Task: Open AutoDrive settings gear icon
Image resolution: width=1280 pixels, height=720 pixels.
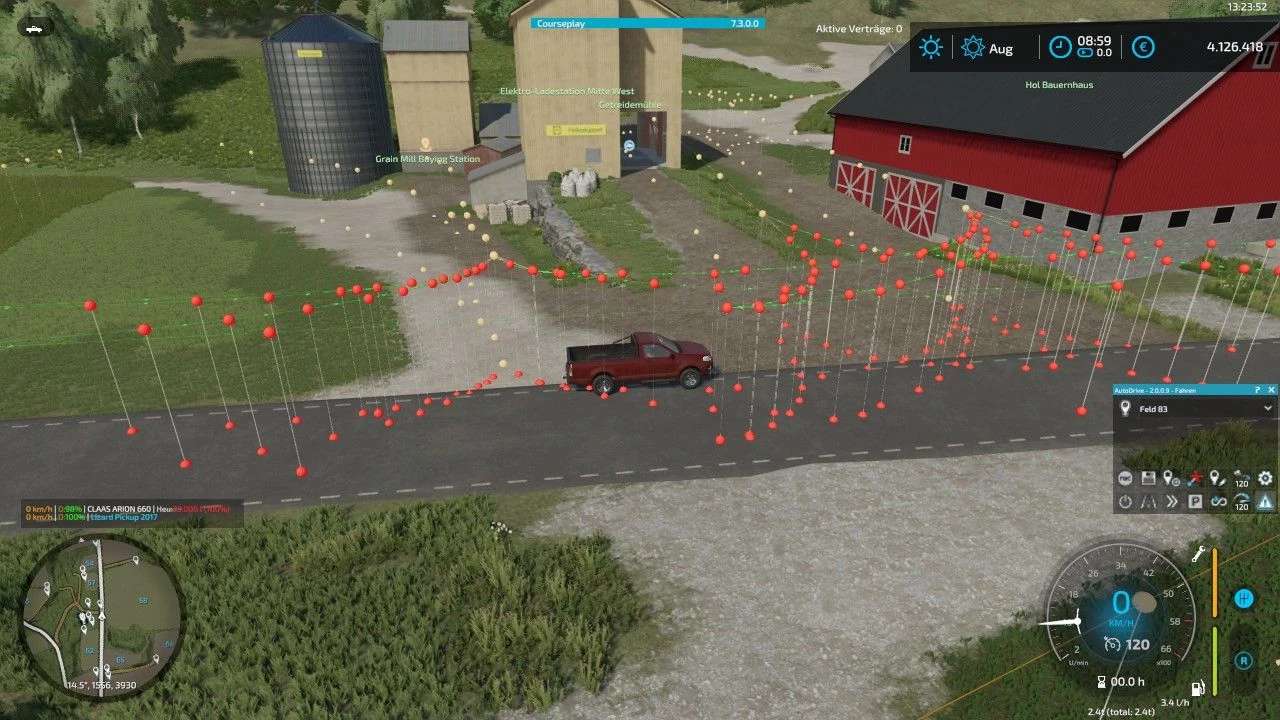Action: click(x=1265, y=479)
